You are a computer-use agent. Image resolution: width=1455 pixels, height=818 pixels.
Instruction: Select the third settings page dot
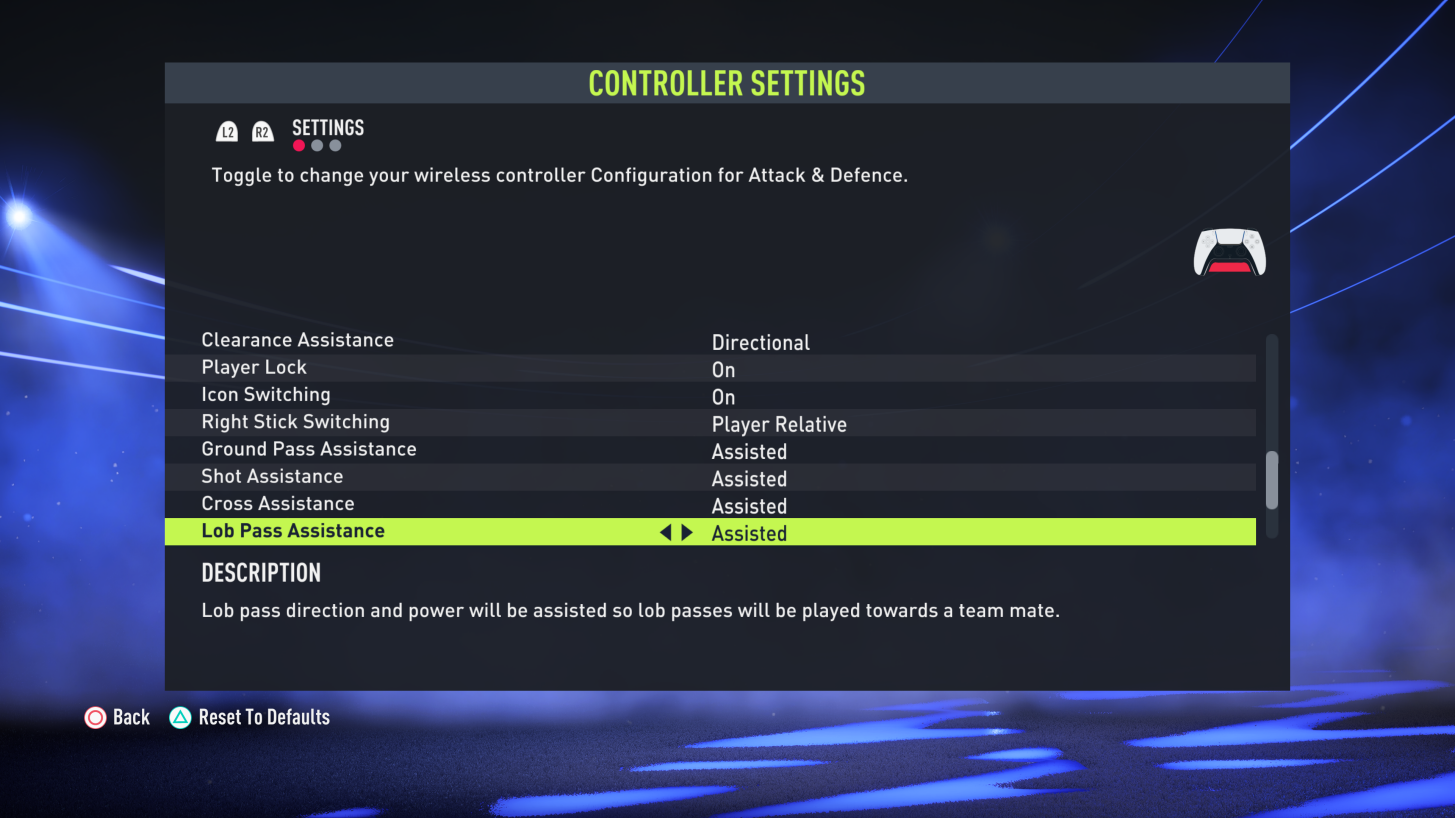click(334, 144)
